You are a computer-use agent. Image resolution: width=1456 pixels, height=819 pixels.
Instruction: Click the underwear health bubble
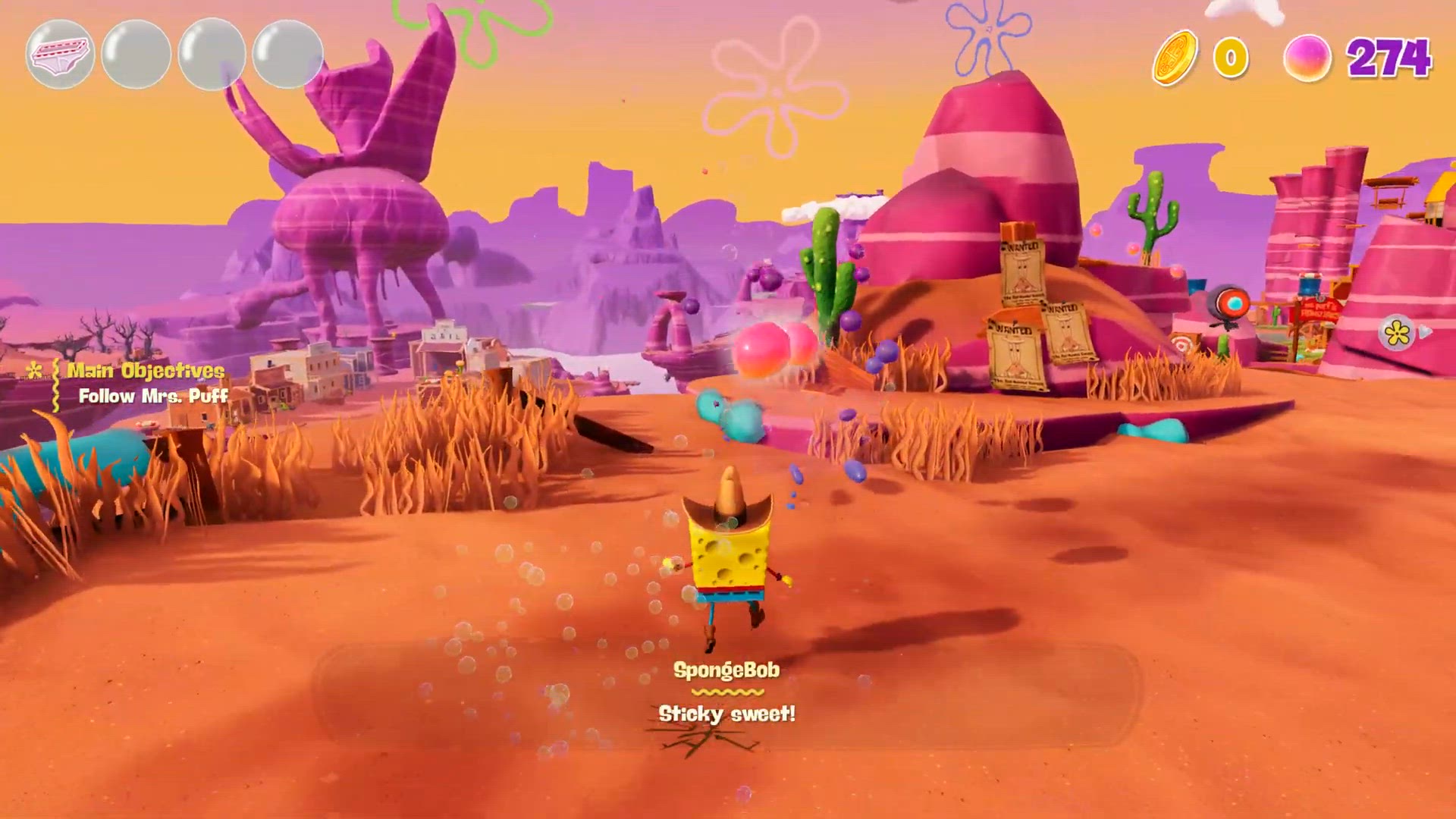pos(60,55)
